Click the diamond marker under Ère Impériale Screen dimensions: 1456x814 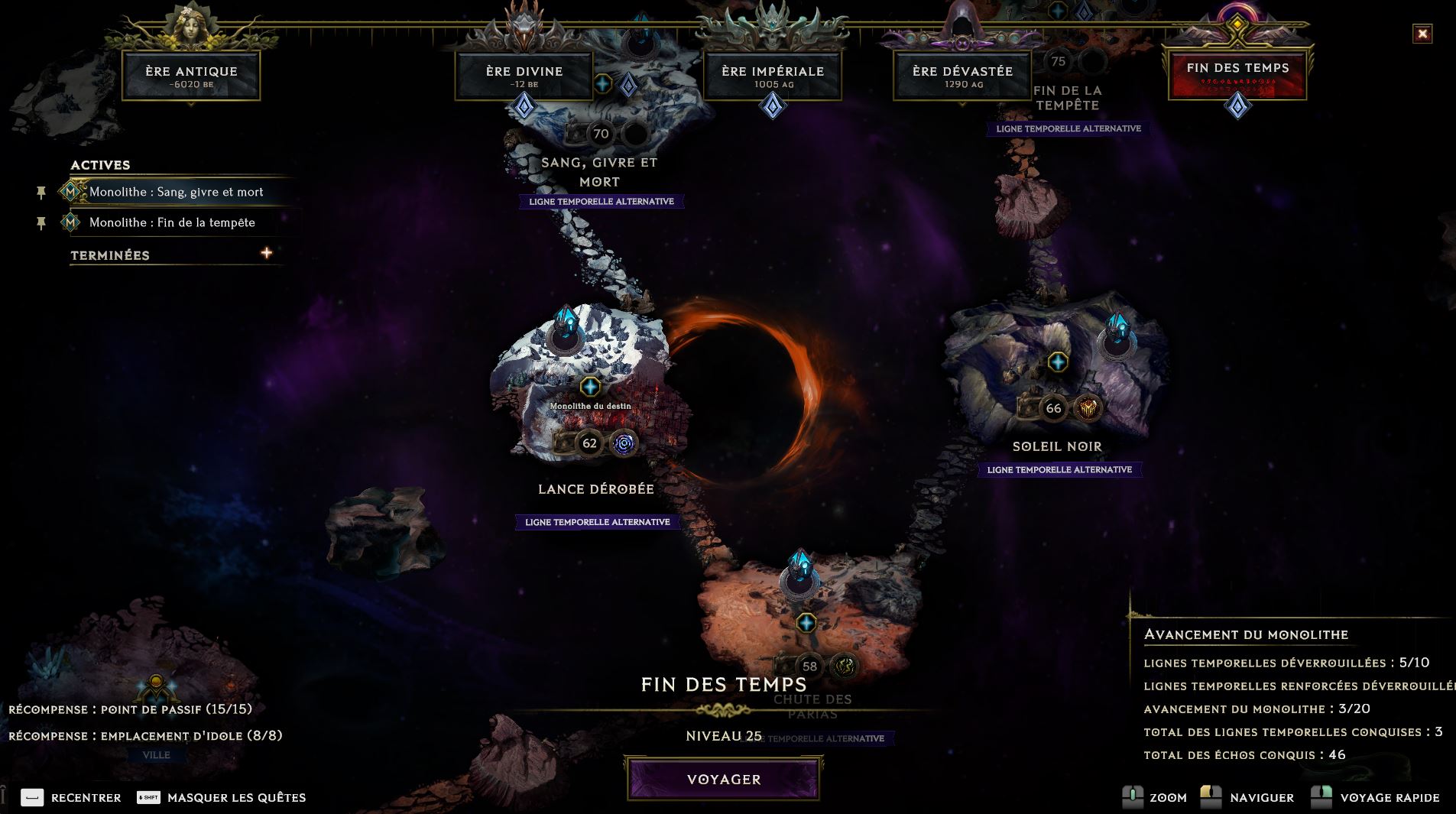[773, 105]
